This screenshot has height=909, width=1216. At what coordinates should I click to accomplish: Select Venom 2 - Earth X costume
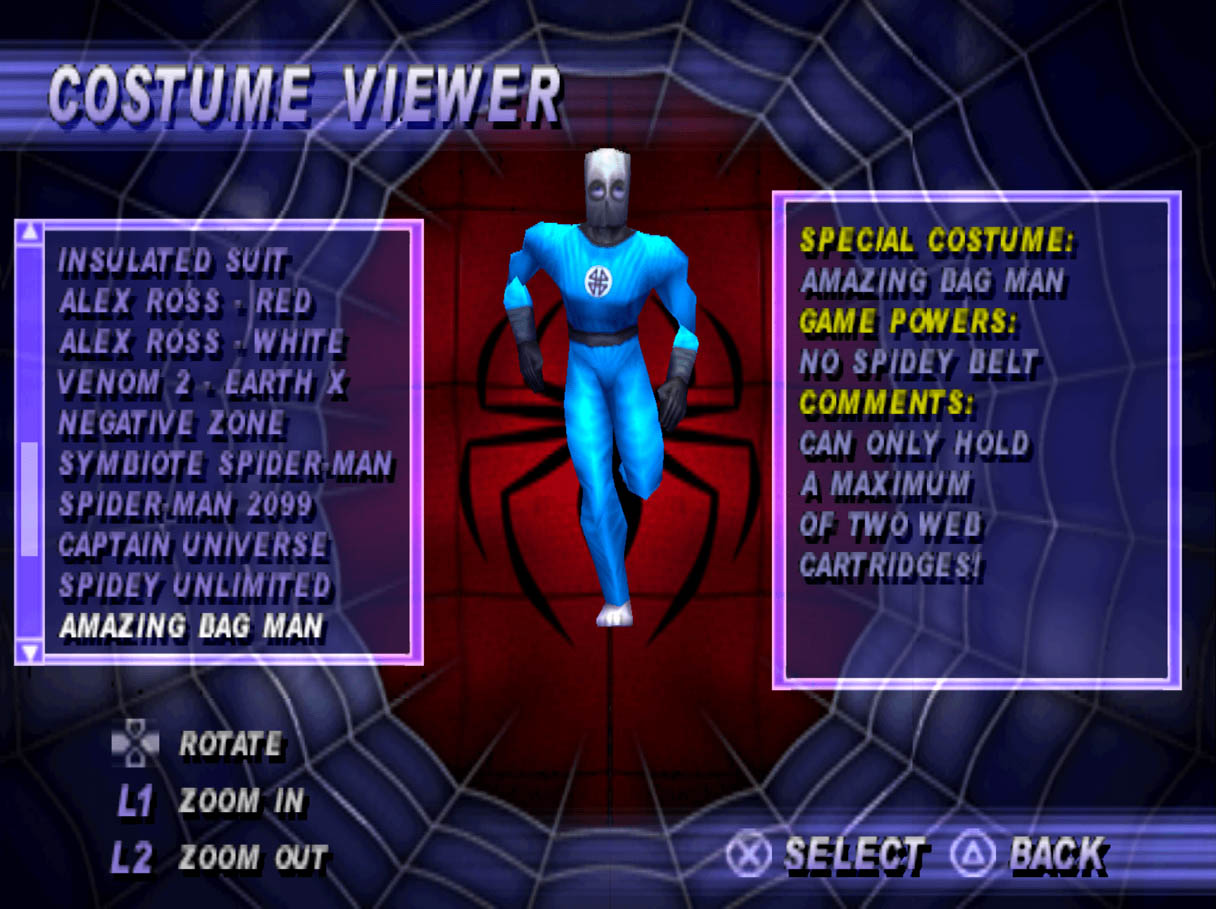[x=202, y=383]
